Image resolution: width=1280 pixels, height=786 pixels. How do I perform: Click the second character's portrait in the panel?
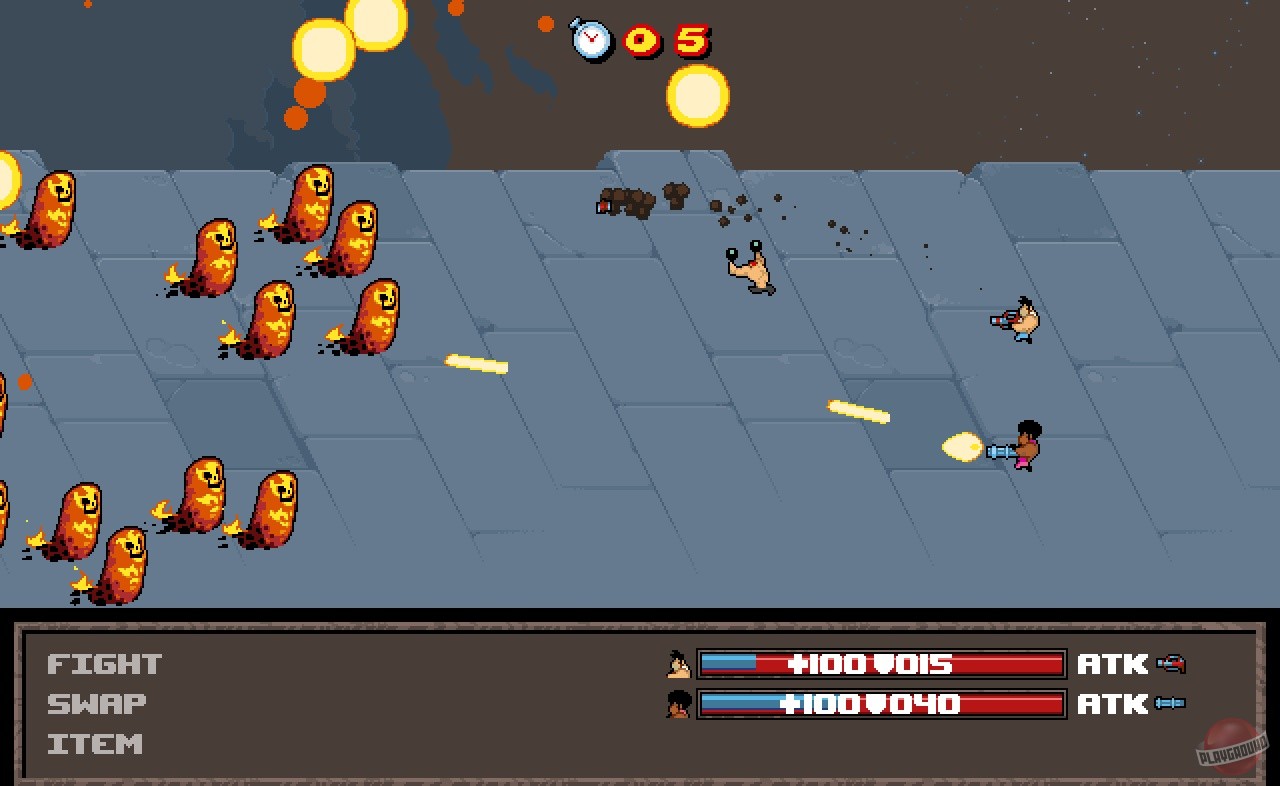click(678, 705)
